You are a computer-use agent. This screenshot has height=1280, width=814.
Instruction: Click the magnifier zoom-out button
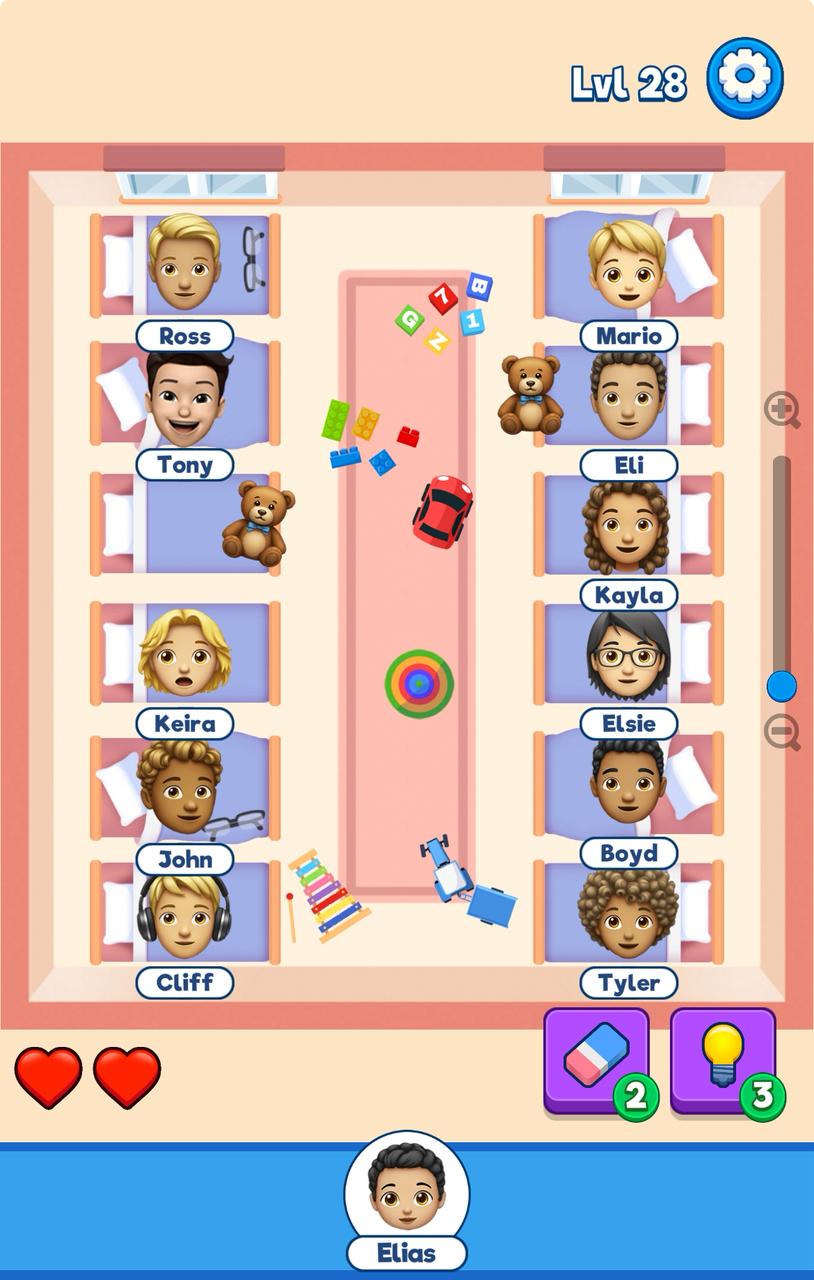[x=782, y=733]
